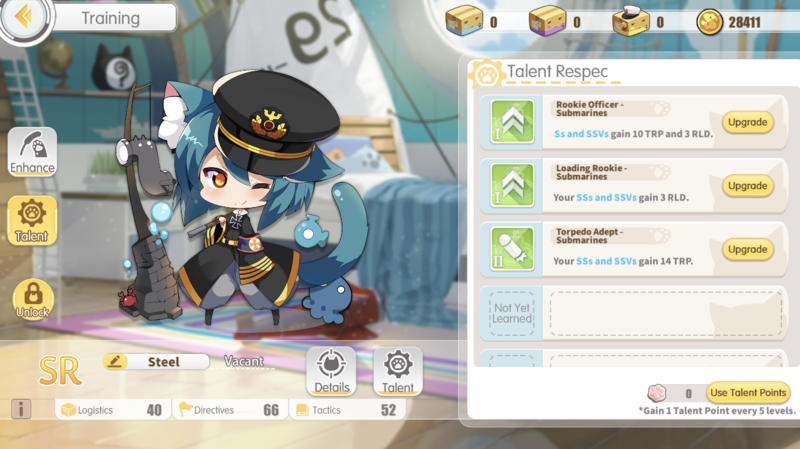The image size is (800, 449).
Task: Click the Use Talent Points button
Action: [748, 393]
